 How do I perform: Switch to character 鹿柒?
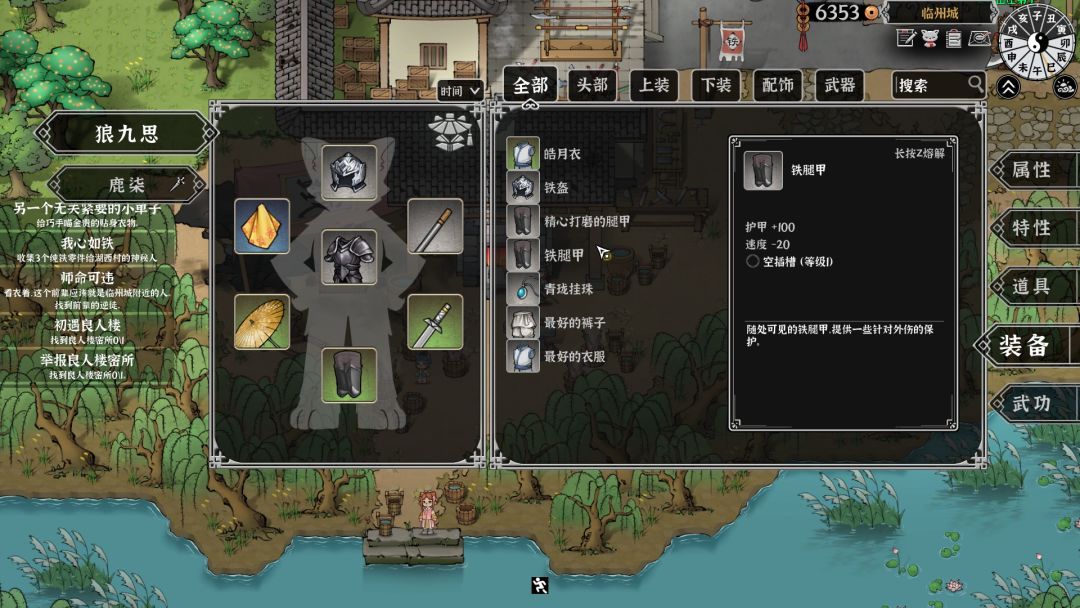tap(127, 185)
